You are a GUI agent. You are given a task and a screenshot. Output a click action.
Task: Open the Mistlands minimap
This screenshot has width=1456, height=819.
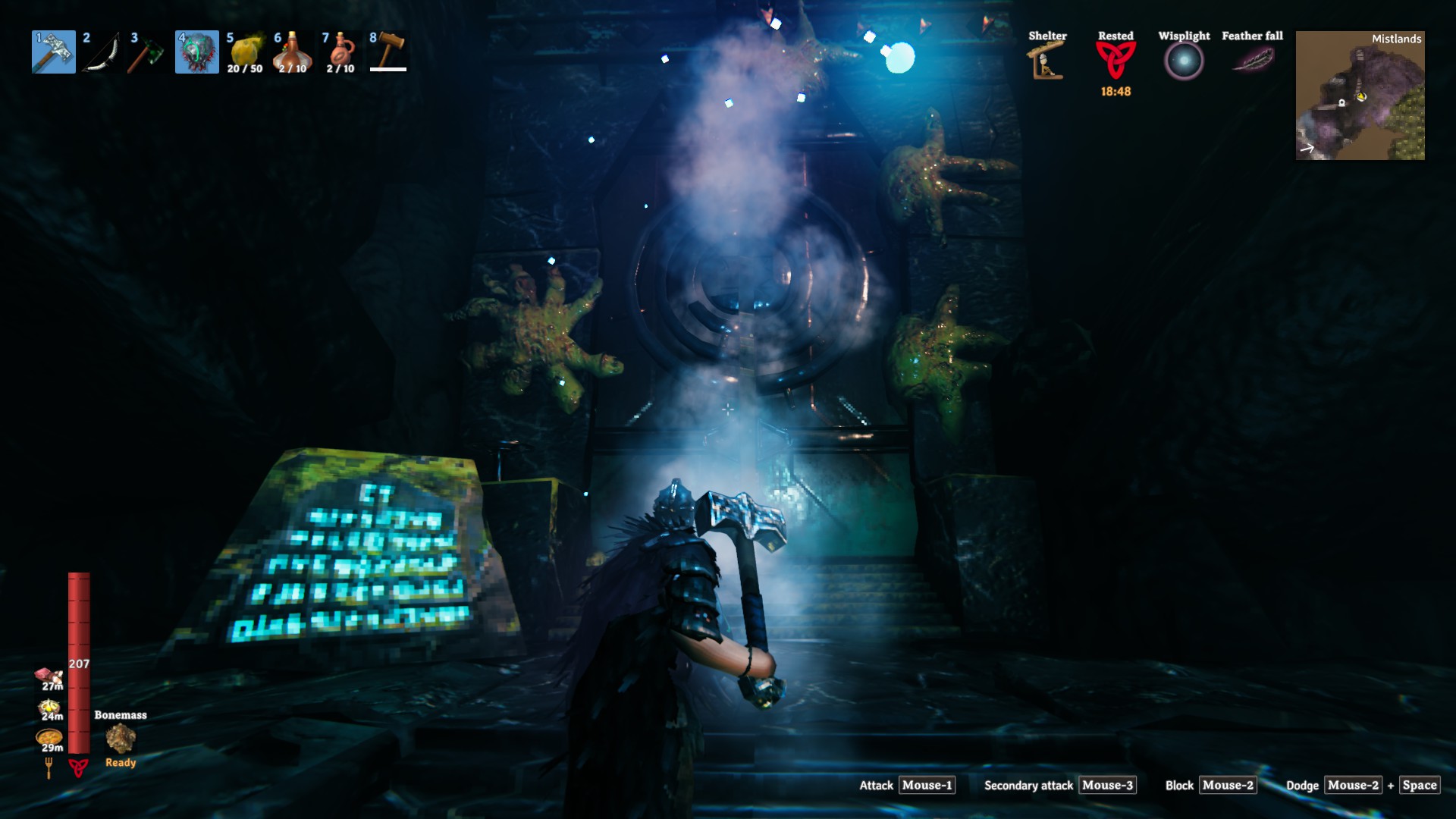coord(1360,96)
